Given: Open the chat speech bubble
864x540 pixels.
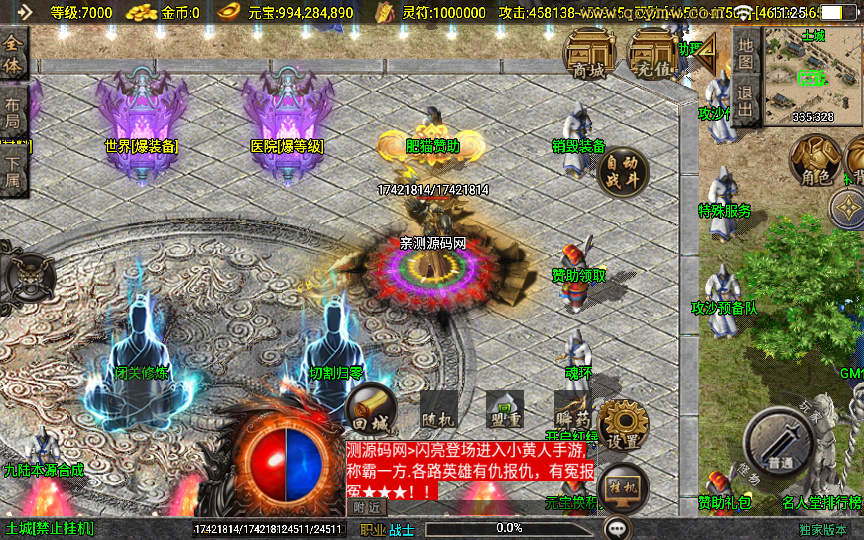Looking at the screenshot, I should [x=618, y=528].
